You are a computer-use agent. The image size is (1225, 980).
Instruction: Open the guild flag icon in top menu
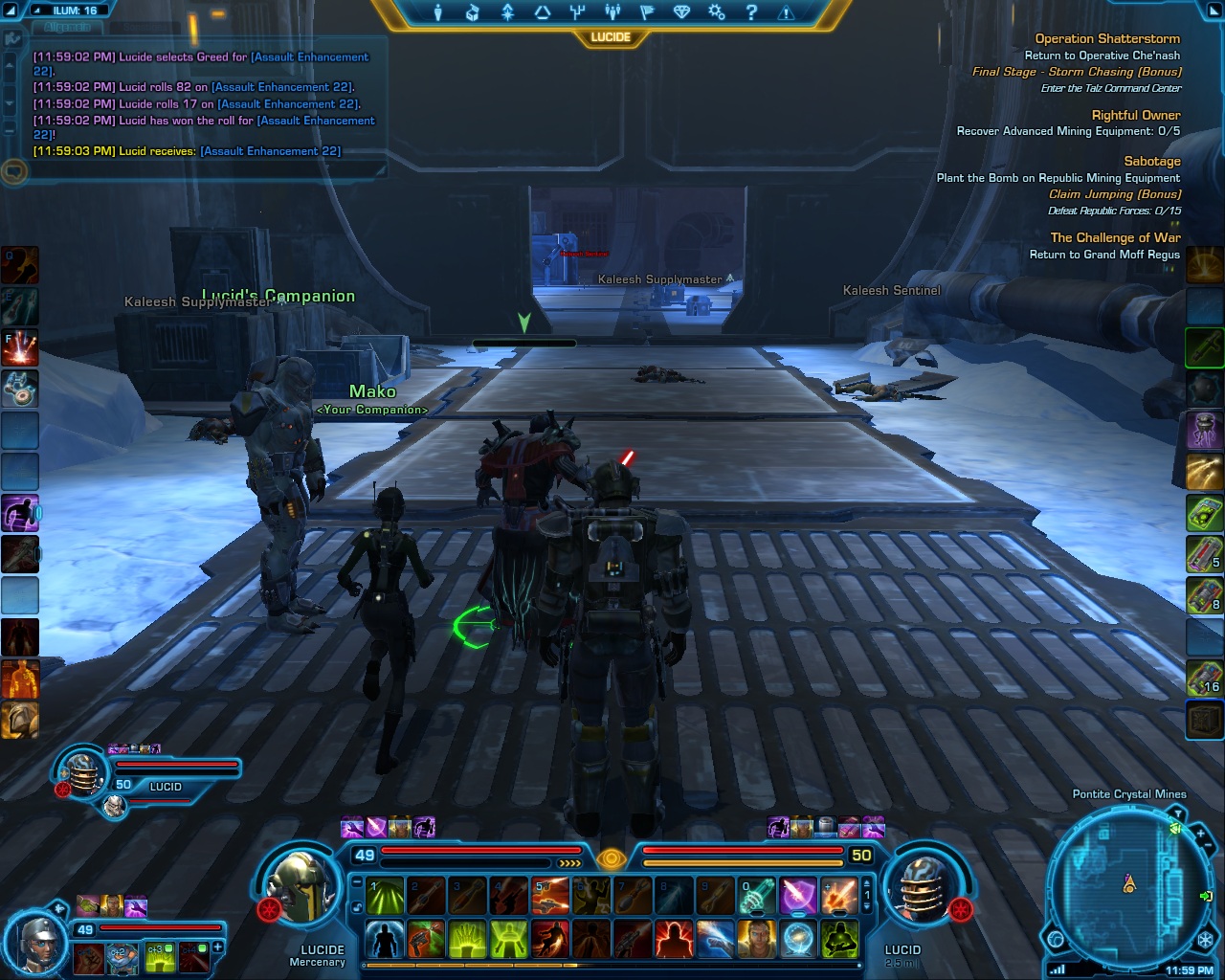coord(647,12)
